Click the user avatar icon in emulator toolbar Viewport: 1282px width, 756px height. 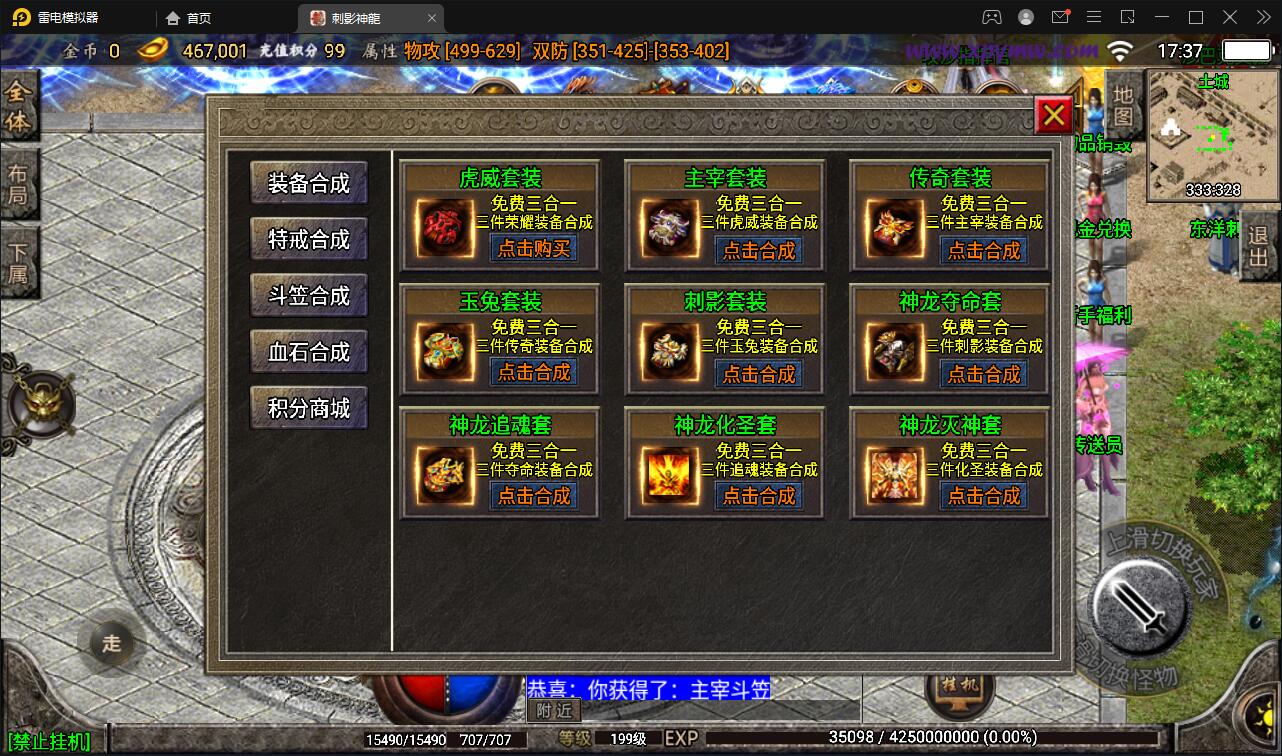(x=1025, y=17)
